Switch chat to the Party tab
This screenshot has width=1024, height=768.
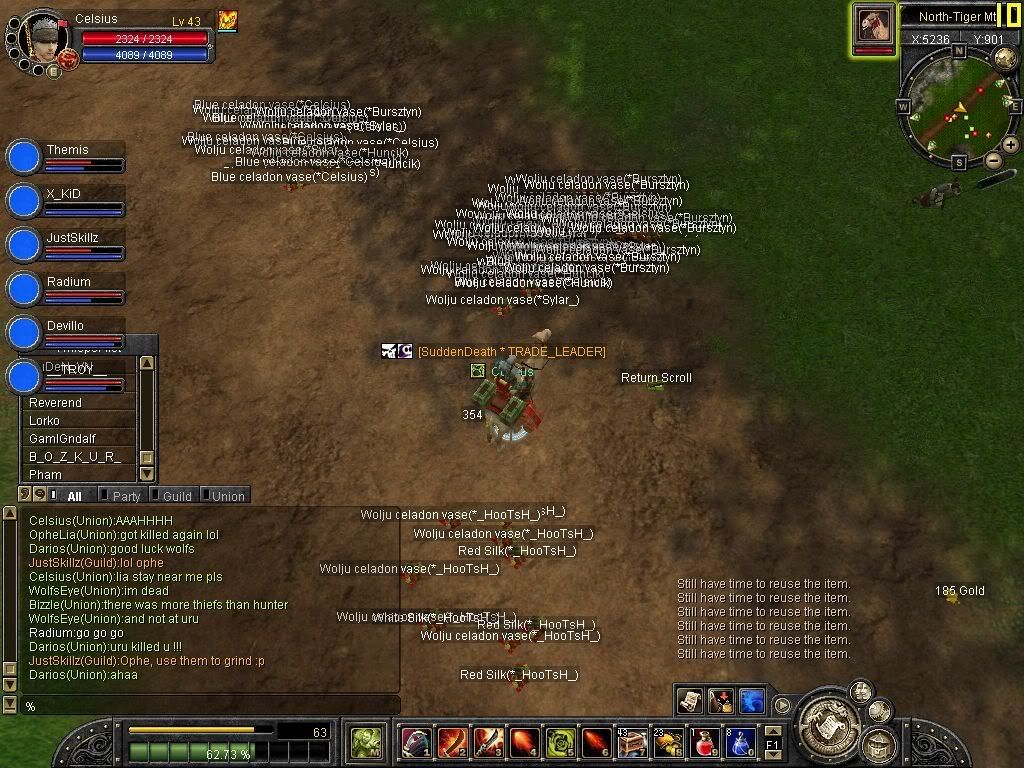pyautogui.click(x=126, y=496)
